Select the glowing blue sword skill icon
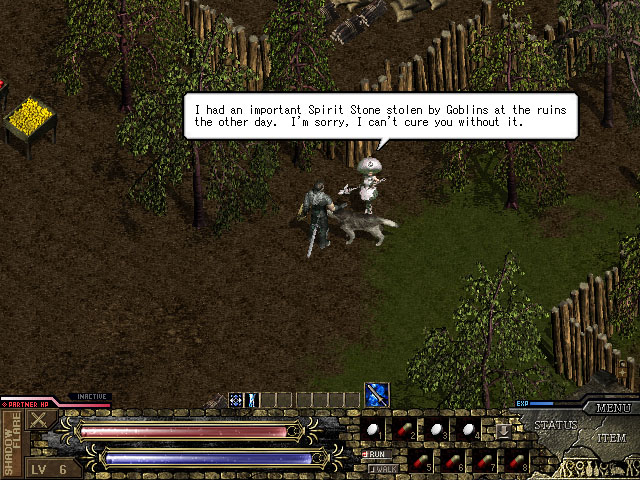 pos(377,394)
